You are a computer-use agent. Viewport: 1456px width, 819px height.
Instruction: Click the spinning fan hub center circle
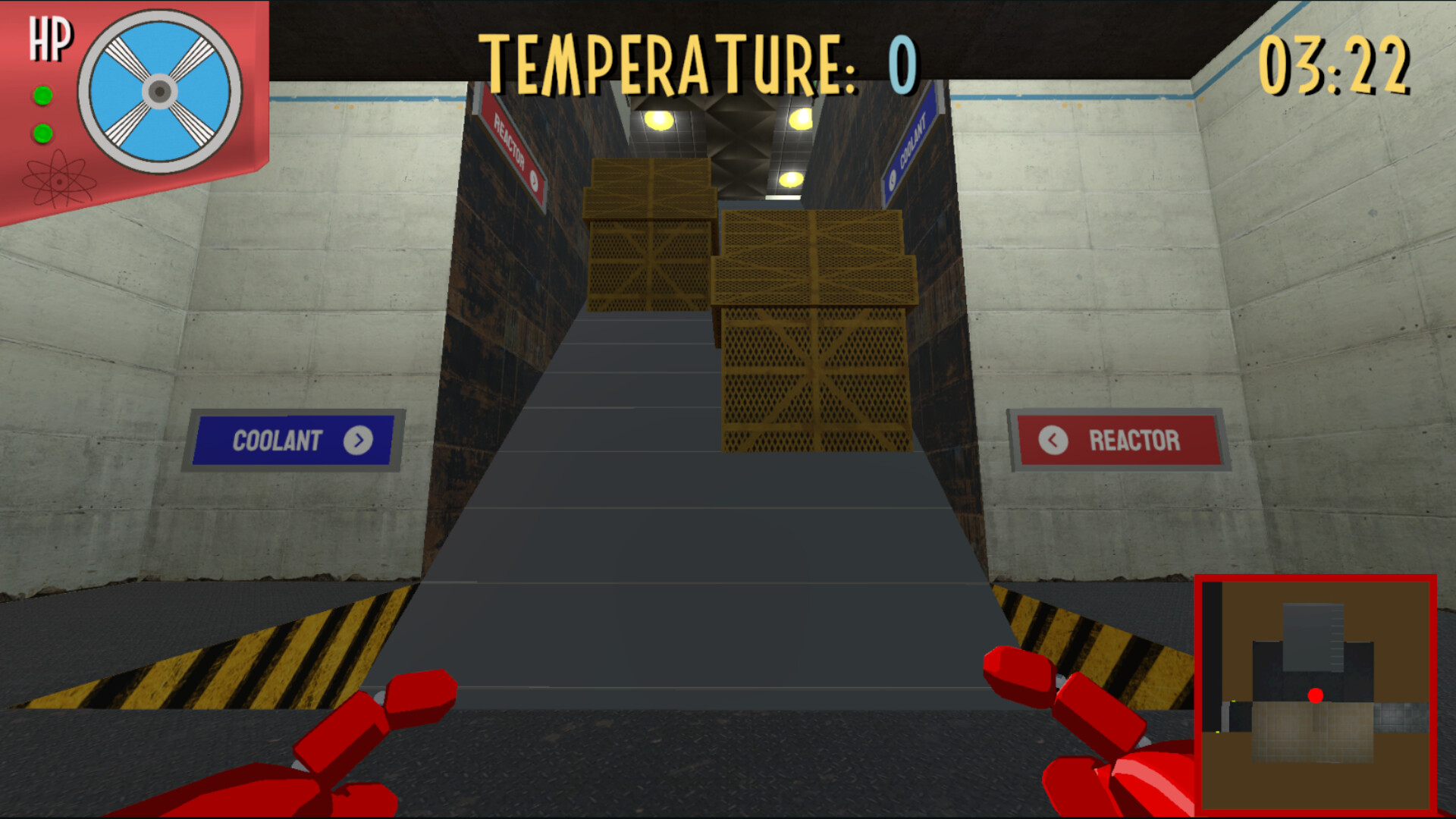coord(158,89)
